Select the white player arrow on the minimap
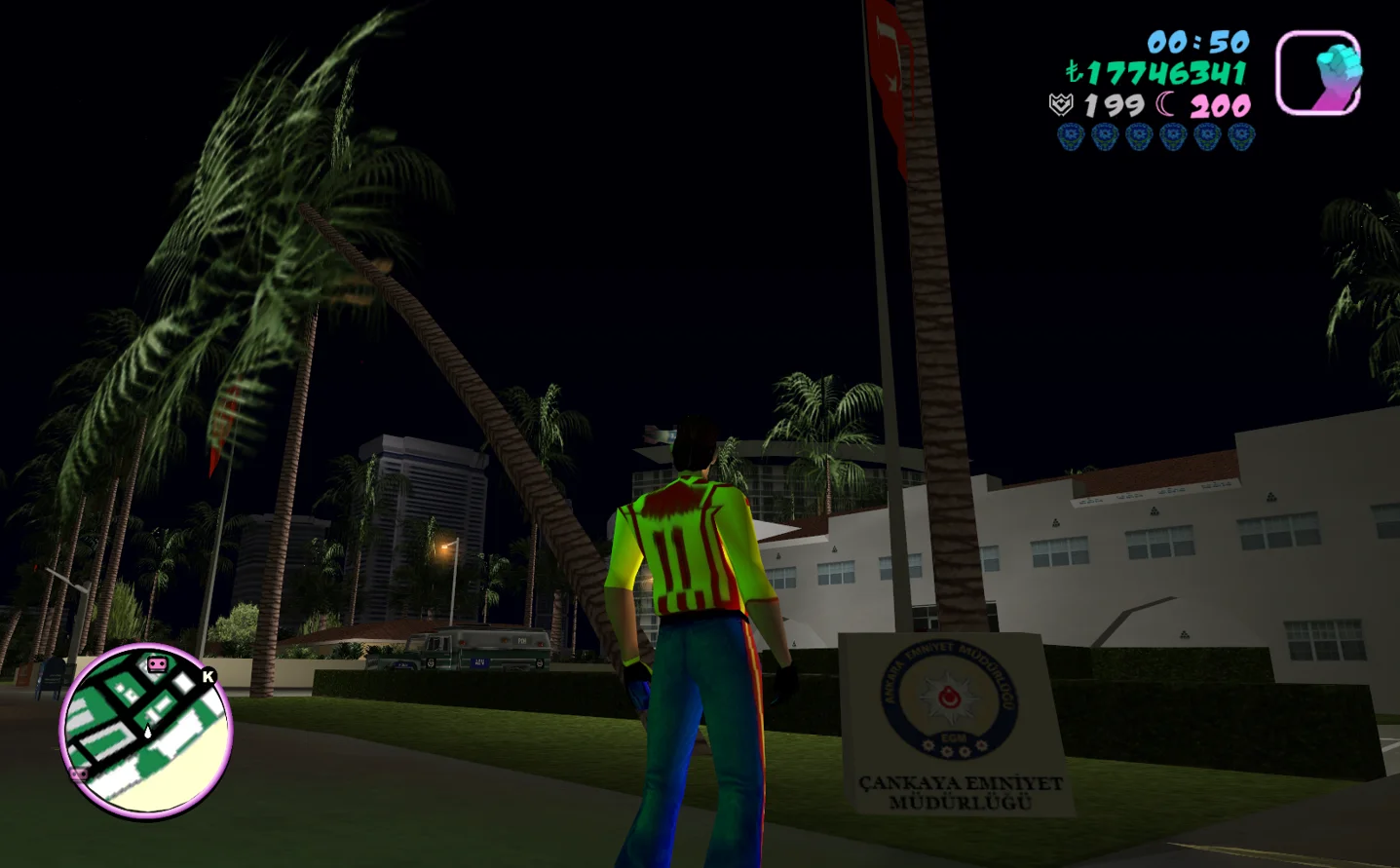 pos(147,731)
